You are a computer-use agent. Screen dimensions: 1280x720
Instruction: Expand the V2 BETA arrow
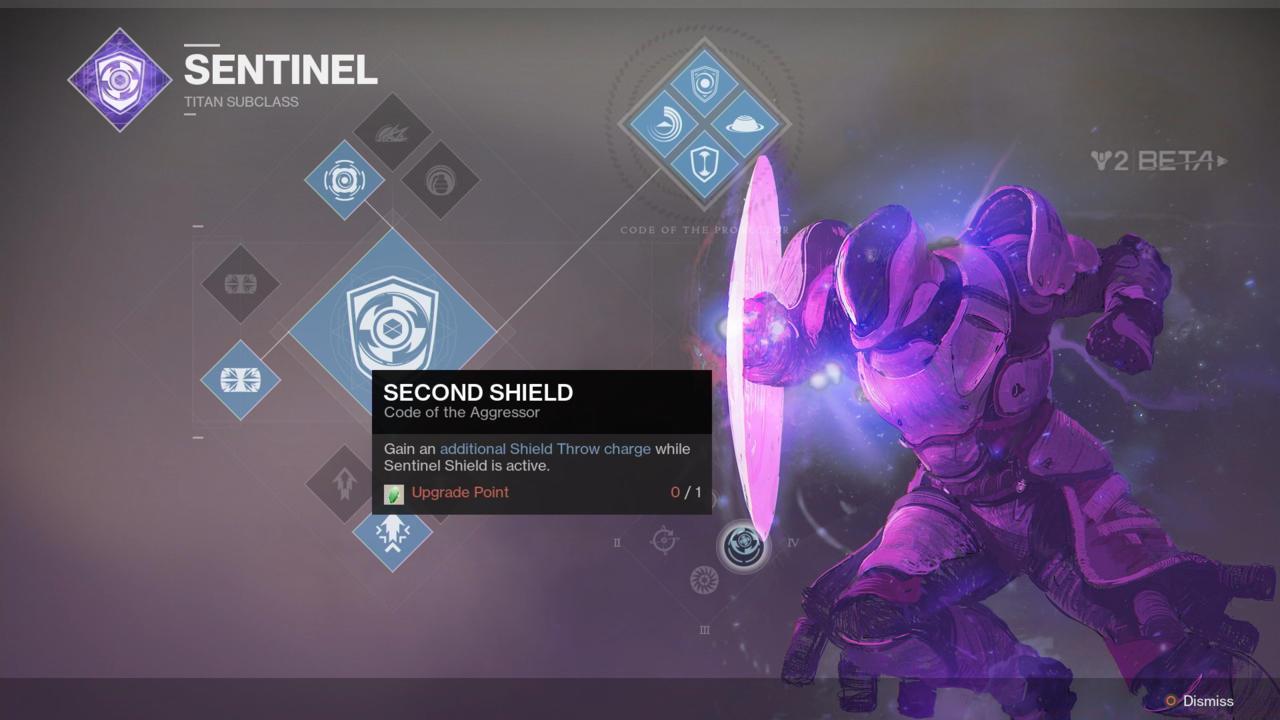tap(1224, 161)
